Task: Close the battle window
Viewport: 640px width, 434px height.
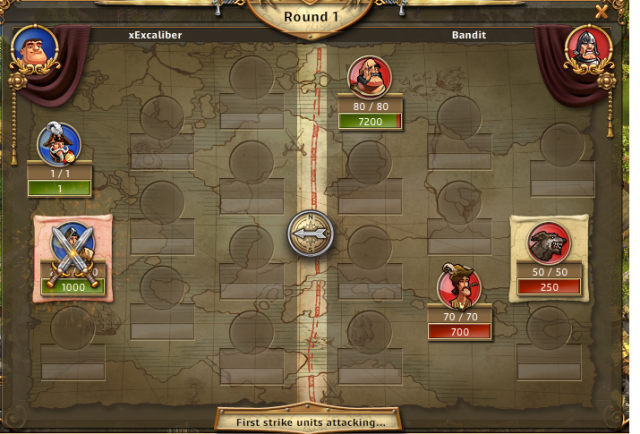Action: (x=601, y=11)
